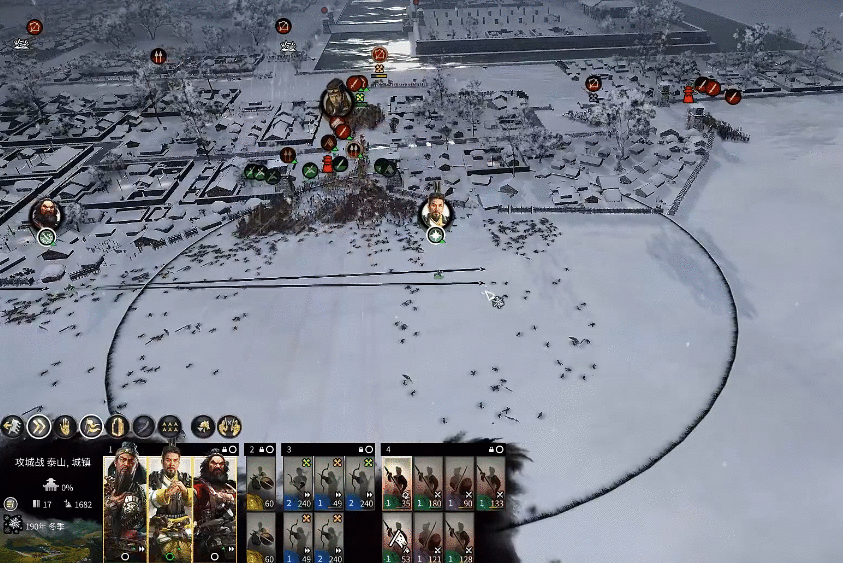The height and width of the screenshot is (563, 843).
Task: Click the open hand halt command
Action: (65, 427)
